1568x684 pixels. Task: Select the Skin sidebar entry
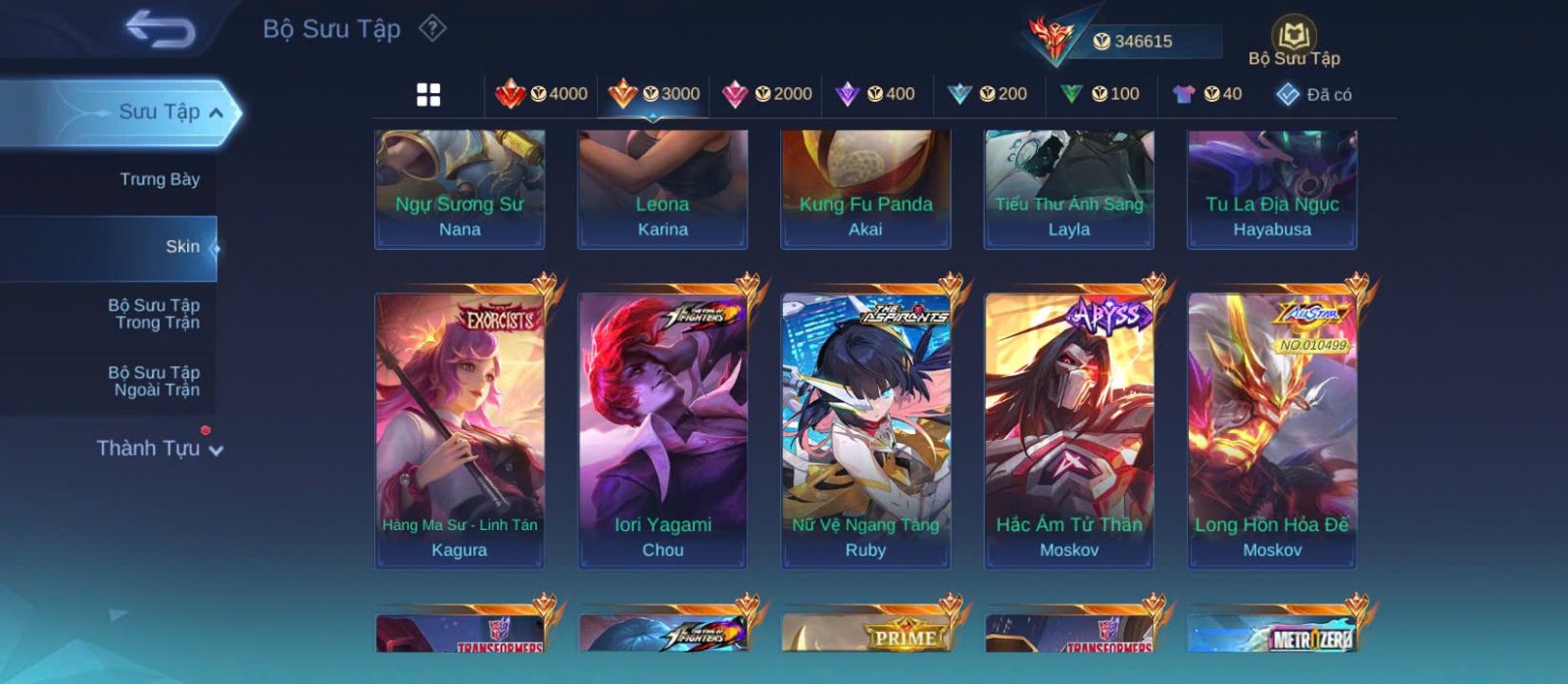[181, 247]
